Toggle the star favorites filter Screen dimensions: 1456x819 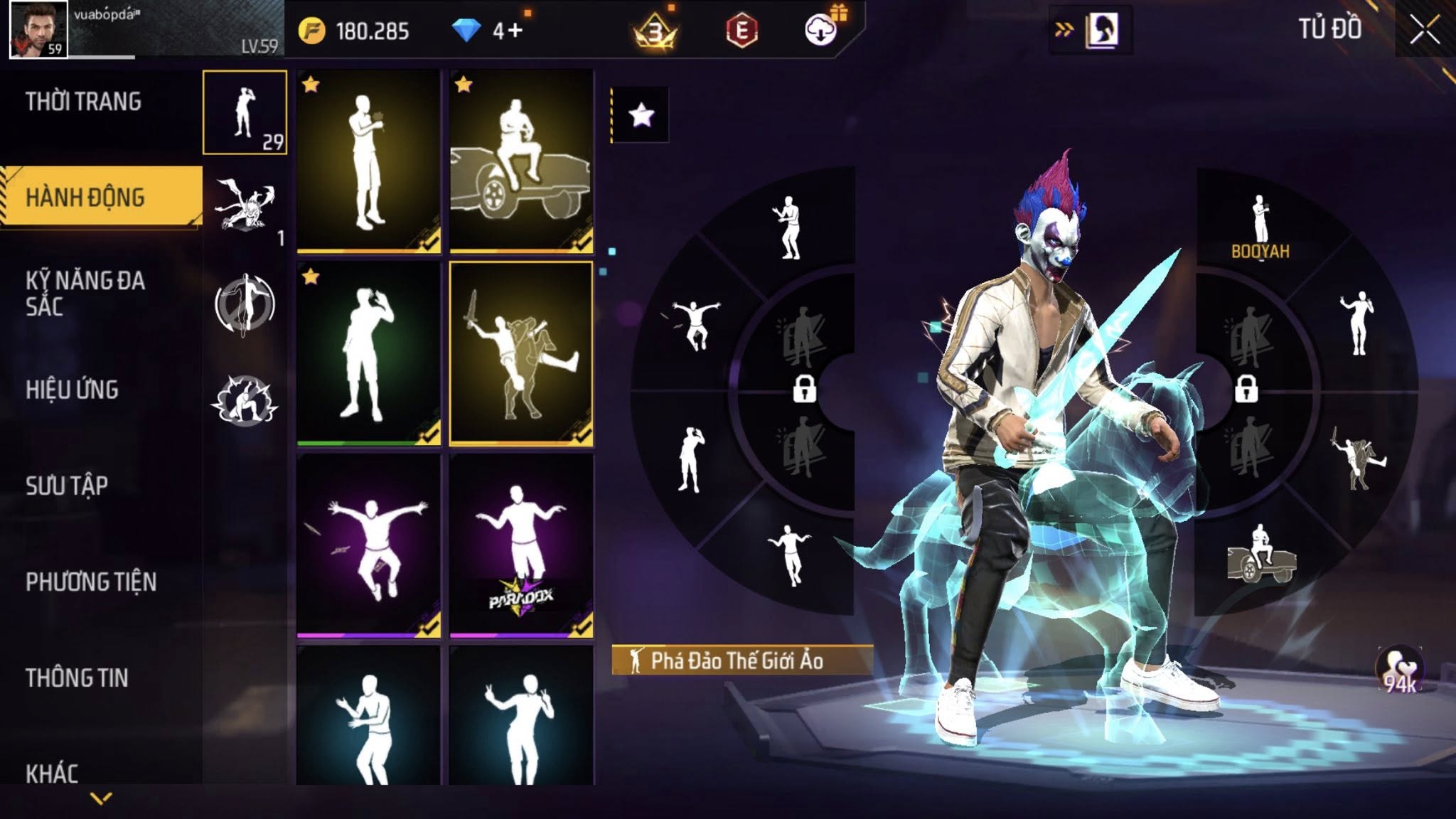(641, 115)
